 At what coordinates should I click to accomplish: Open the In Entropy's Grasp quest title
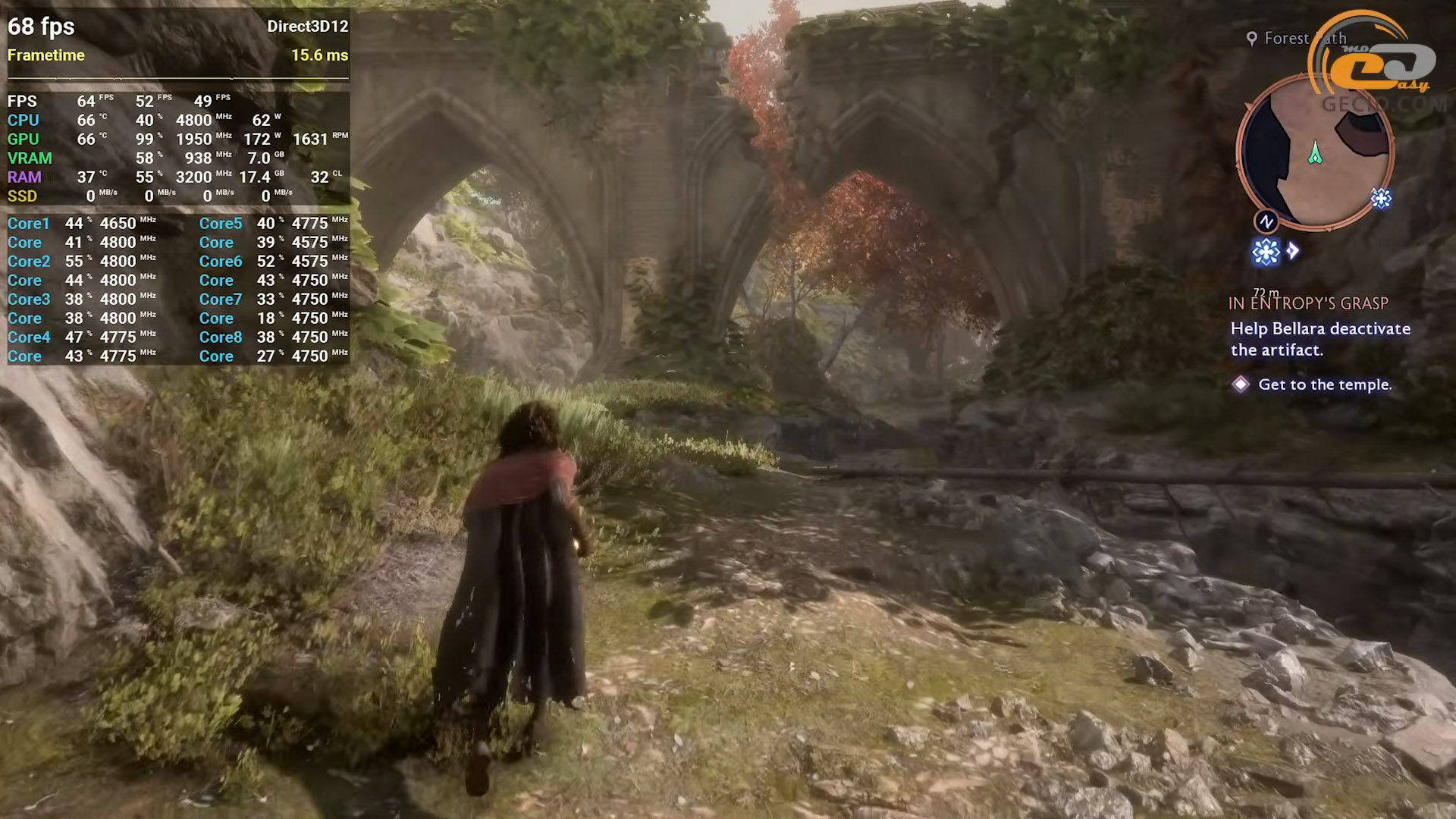click(1308, 303)
